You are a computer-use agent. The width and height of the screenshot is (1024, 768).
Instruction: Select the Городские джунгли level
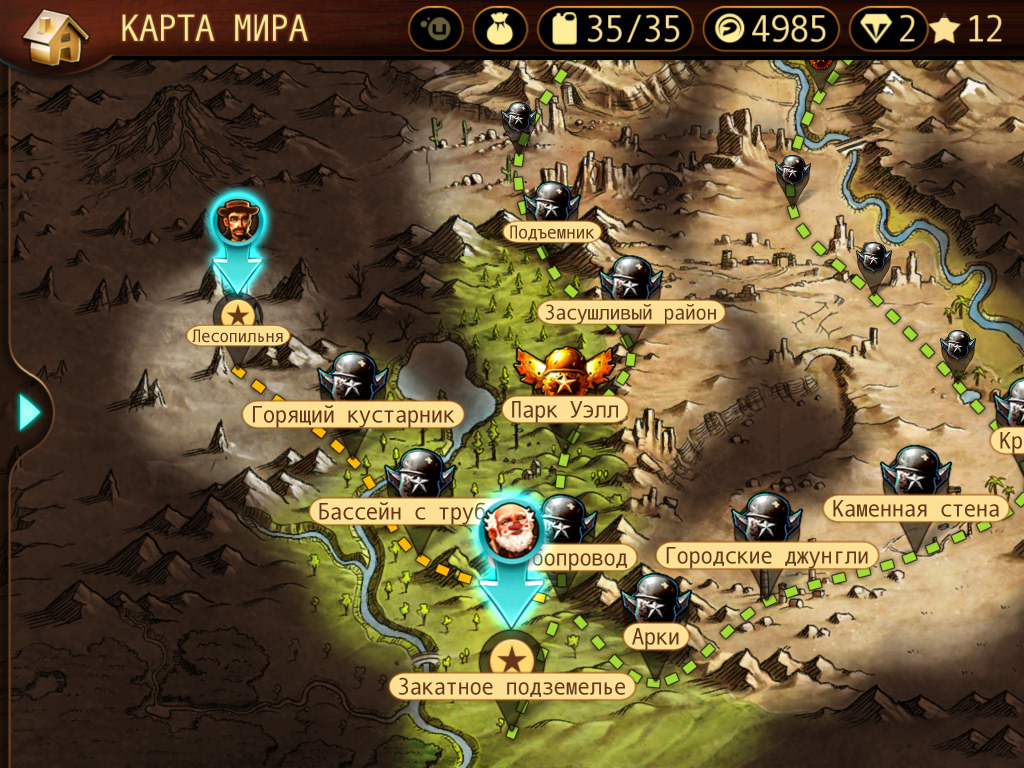(x=766, y=522)
